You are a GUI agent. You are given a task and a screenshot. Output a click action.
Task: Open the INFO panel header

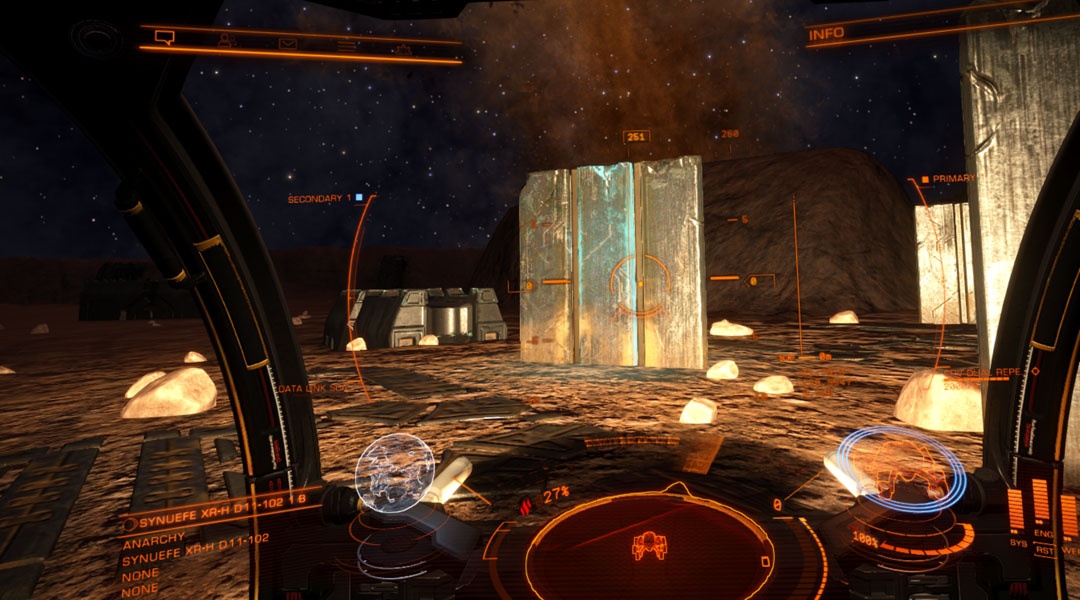pyautogui.click(x=827, y=34)
